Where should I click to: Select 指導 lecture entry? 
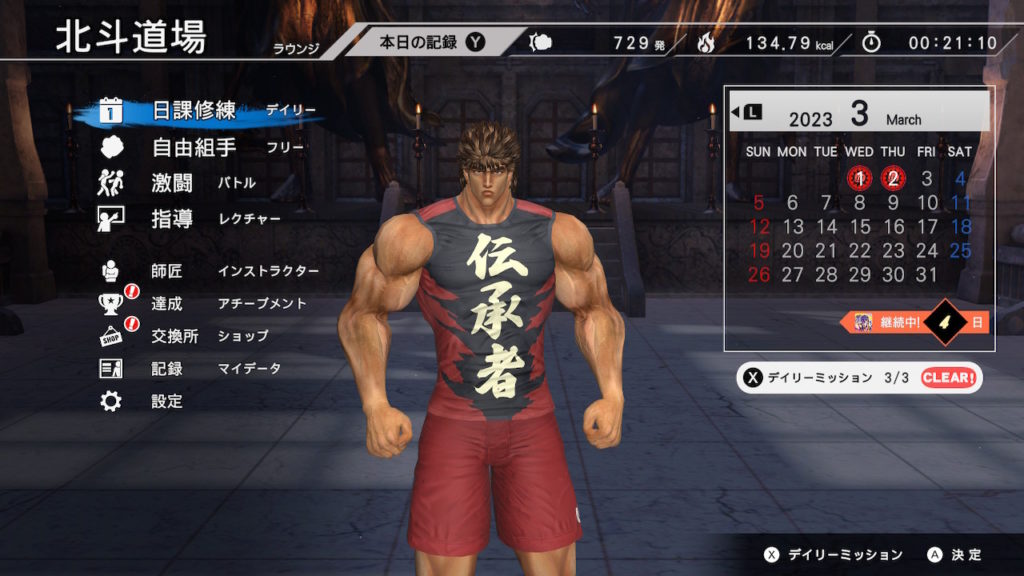(173, 219)
